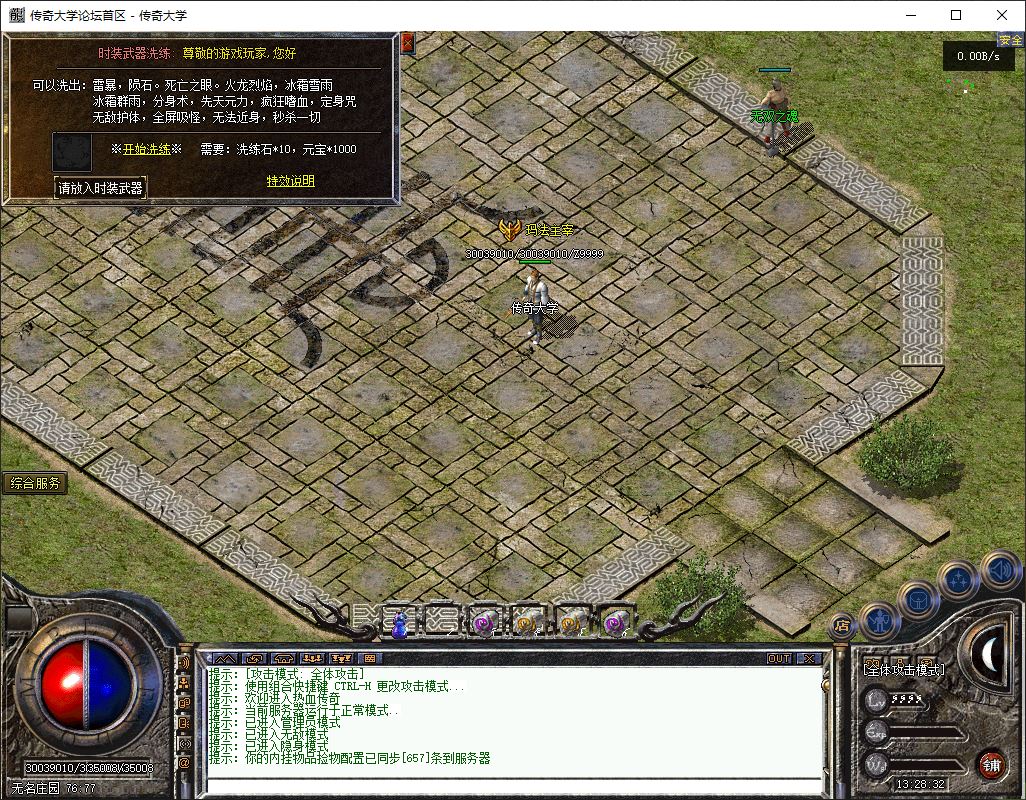Select the empty fashion weapon slot
Screen dimensions: 1026x800
point(71,151)
